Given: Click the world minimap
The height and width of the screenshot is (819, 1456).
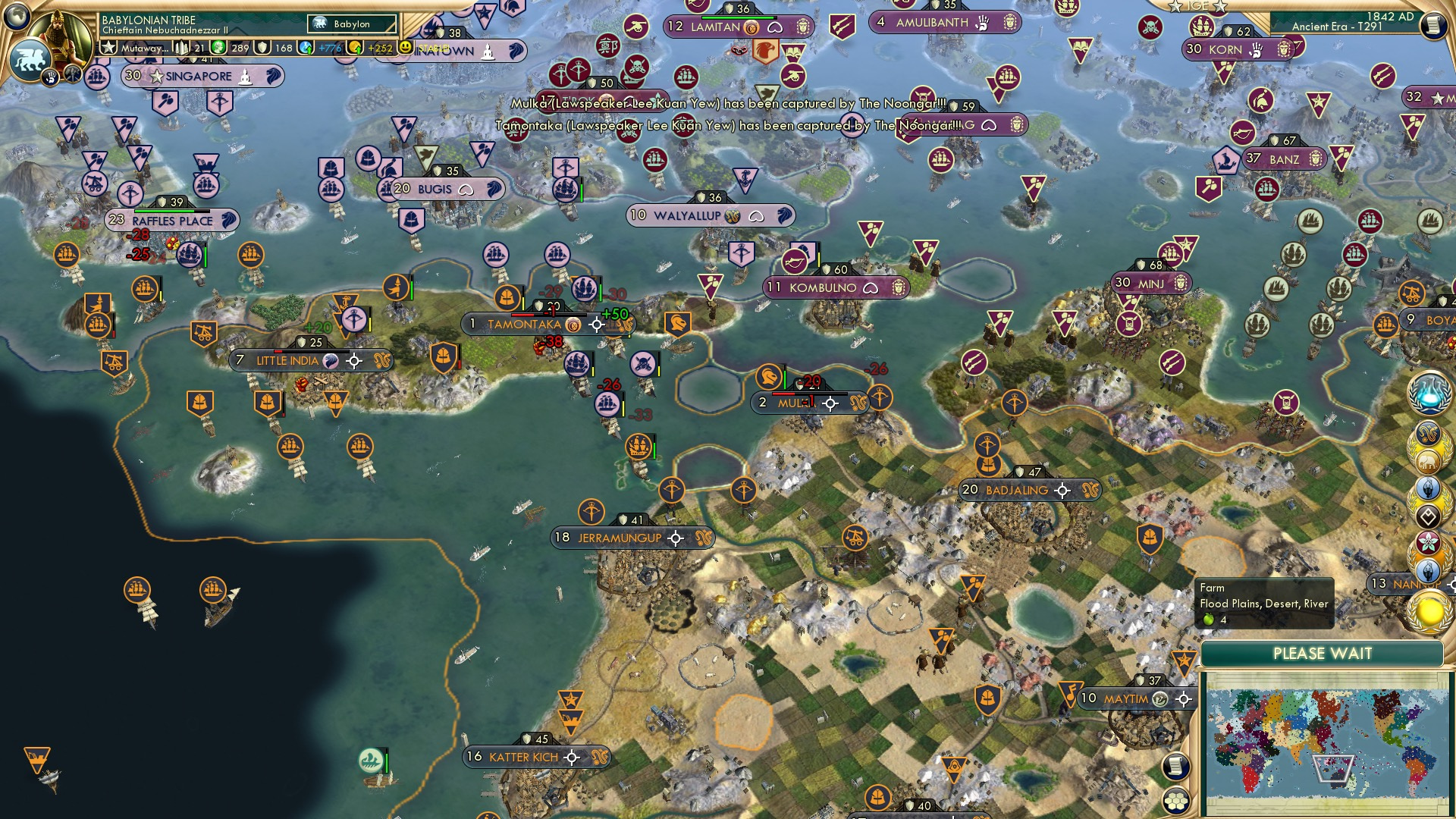Looking at the screenshot, I should [x=1324, y=742].
